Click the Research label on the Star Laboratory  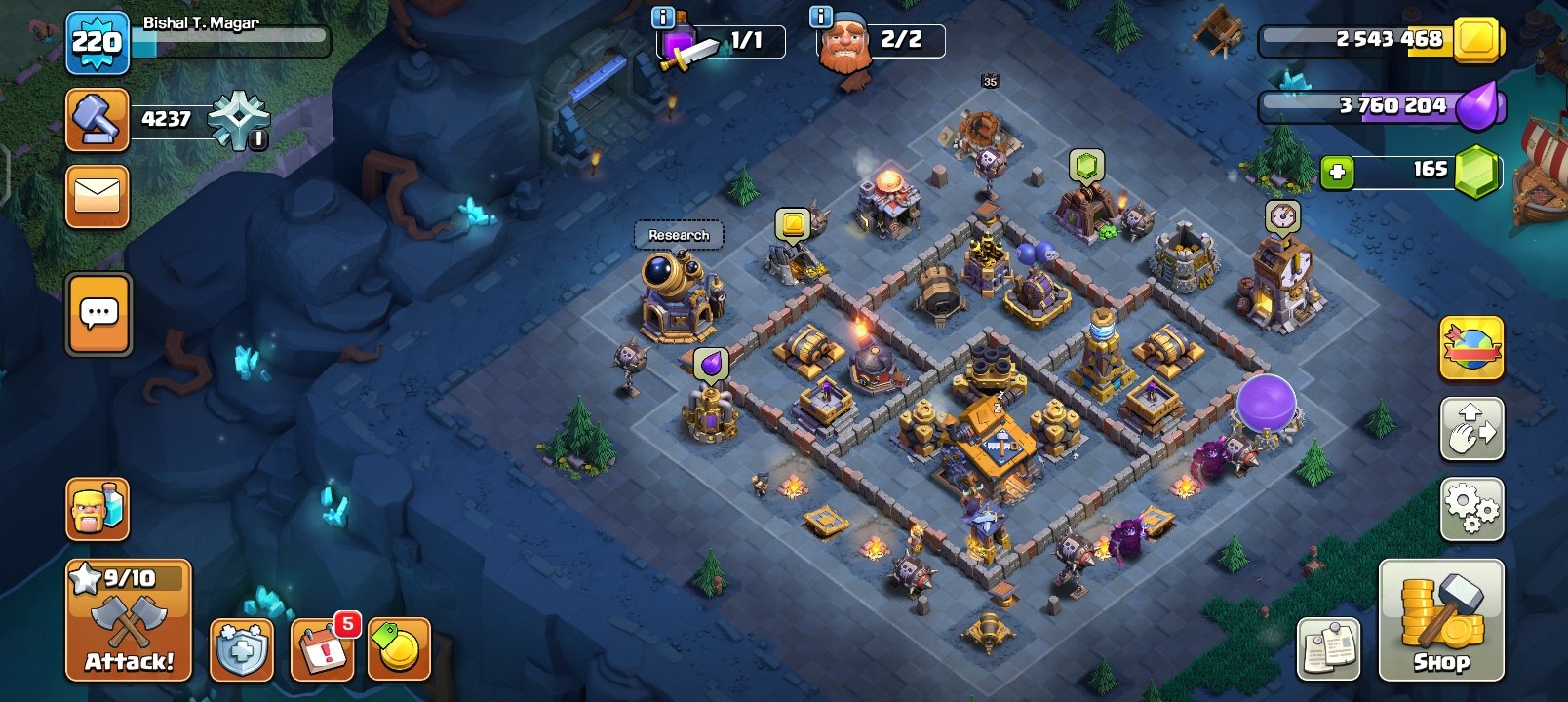(679, 235)
